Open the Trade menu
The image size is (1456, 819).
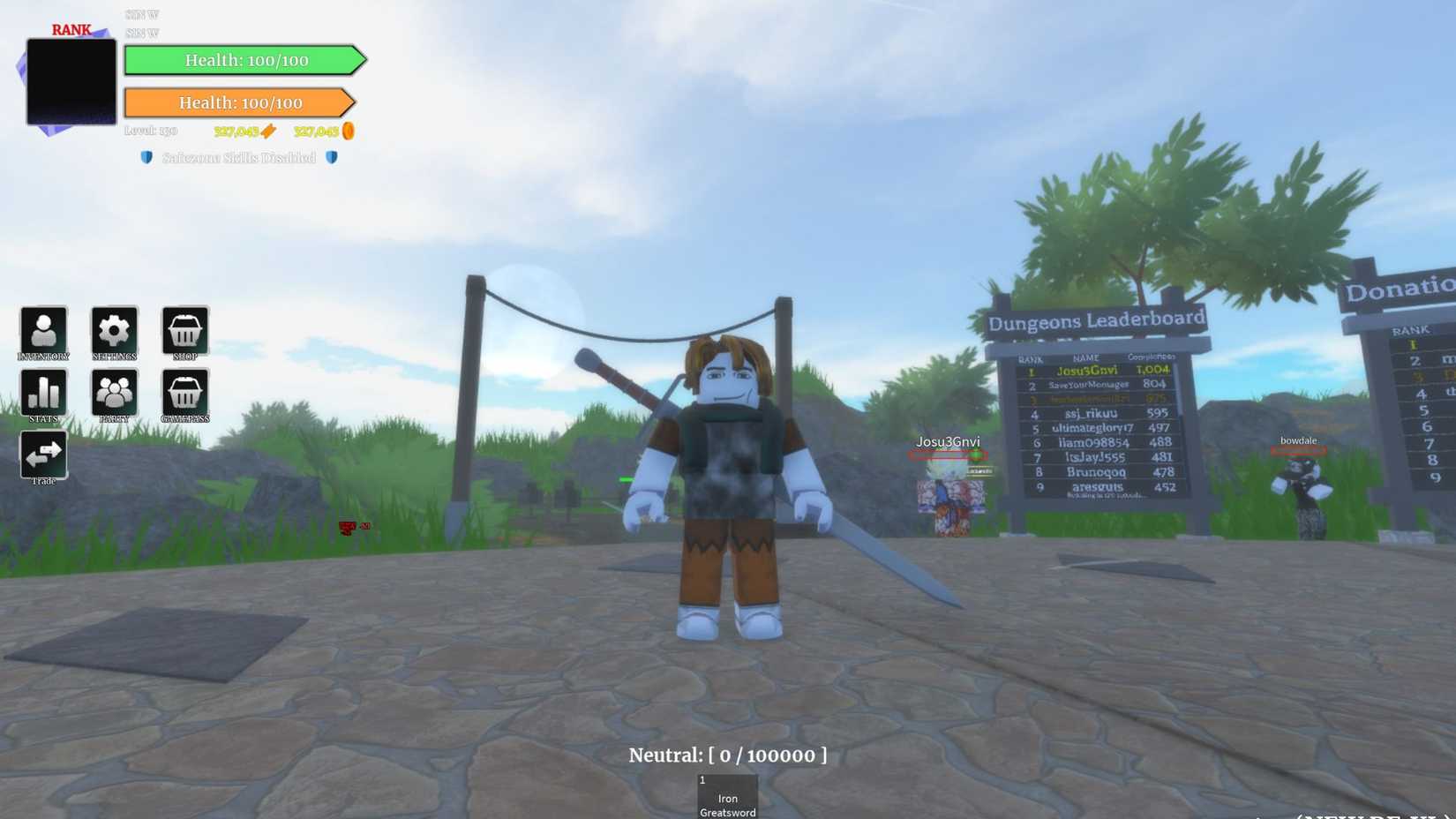click(x=43, y=454)
